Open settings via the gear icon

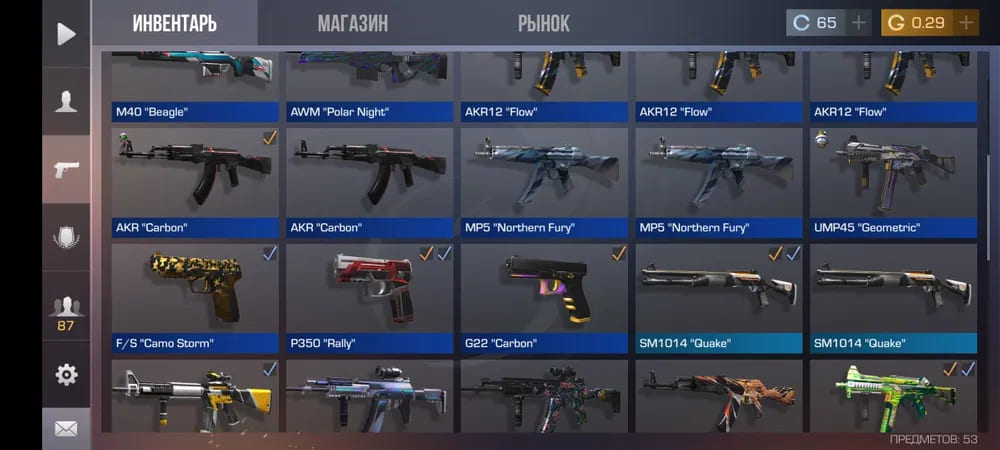coord(66,375)
